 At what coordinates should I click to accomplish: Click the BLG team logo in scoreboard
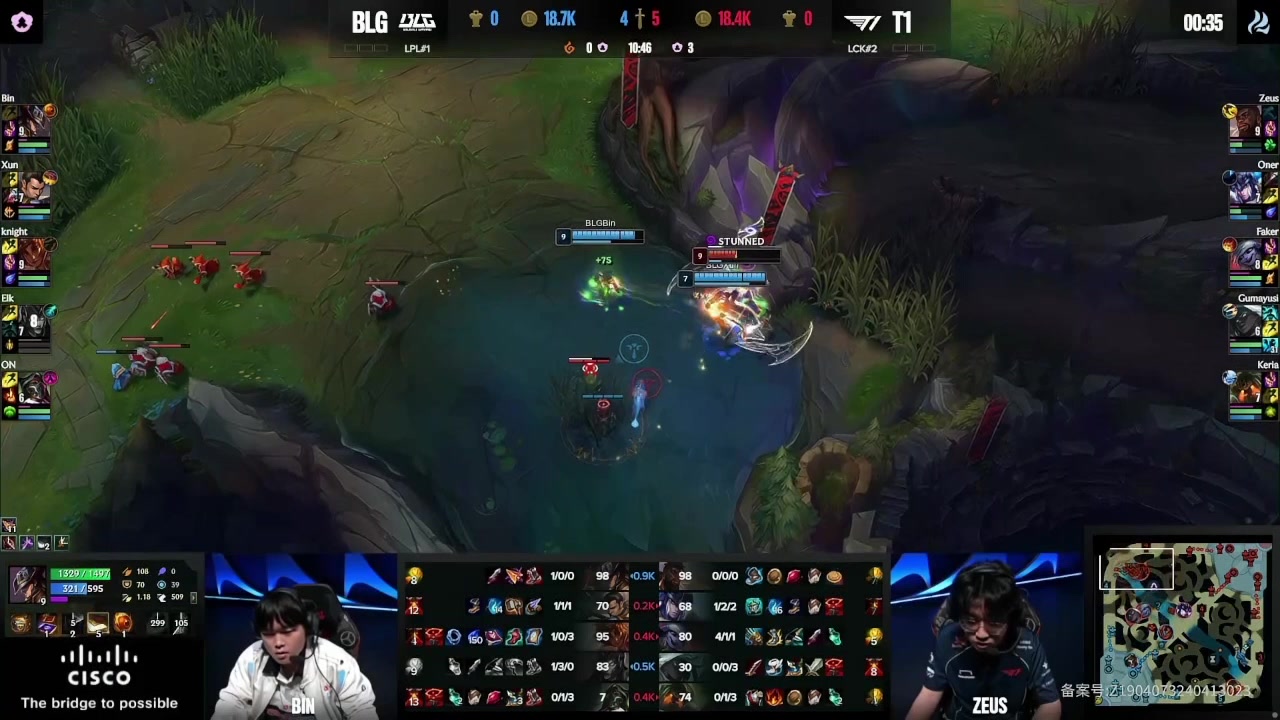coord(417,21)
